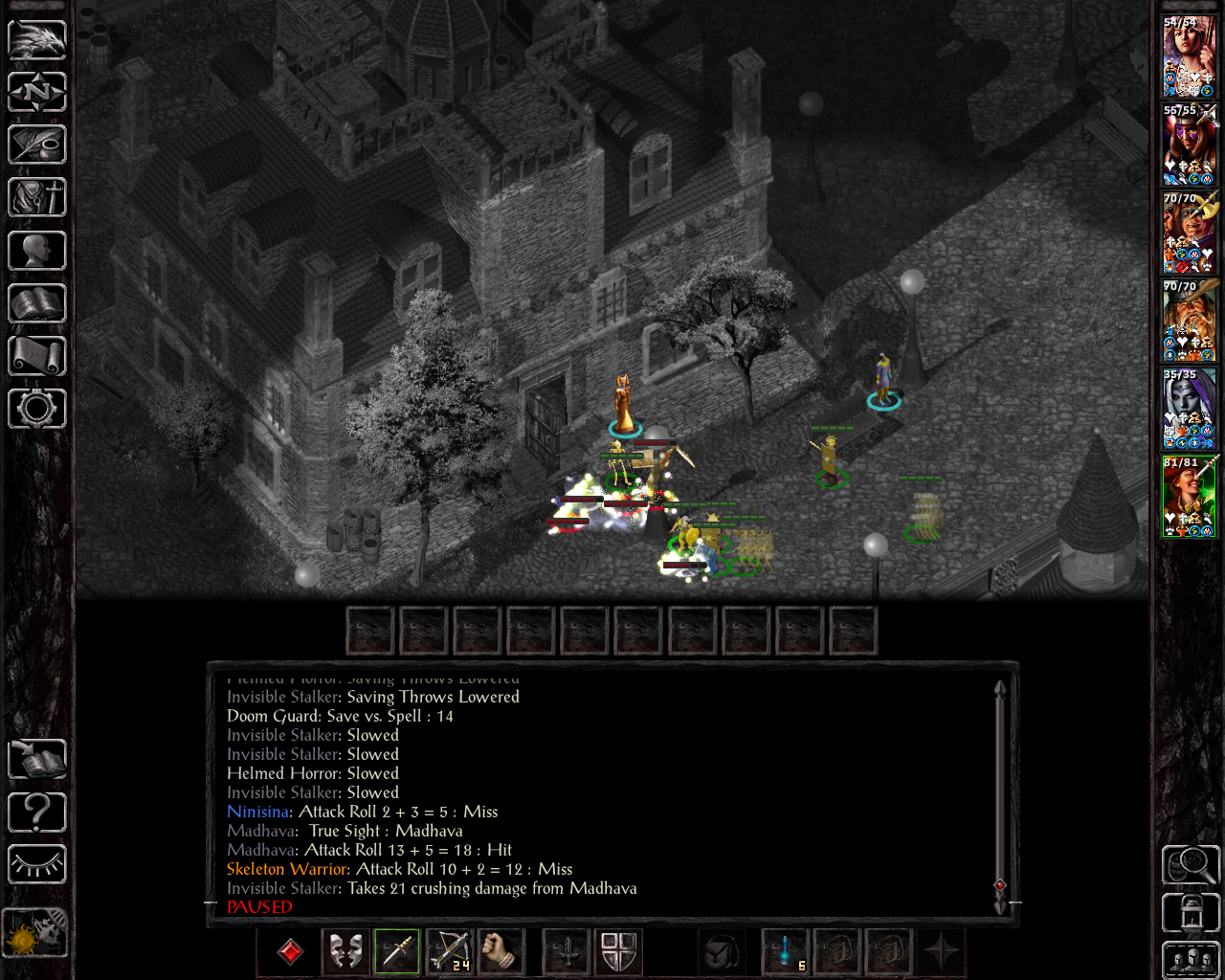Image resolution: width=1225 pixels, height=980 pixels.
Task: Open the inventory screen
Action: coord(37,198)
